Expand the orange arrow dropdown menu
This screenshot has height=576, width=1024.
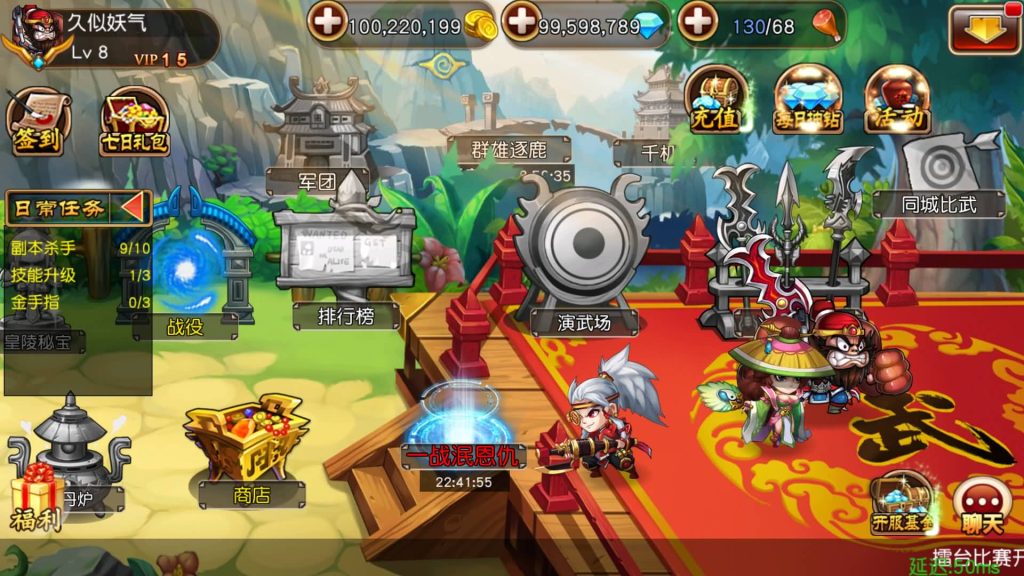click(x=983, y=29)
